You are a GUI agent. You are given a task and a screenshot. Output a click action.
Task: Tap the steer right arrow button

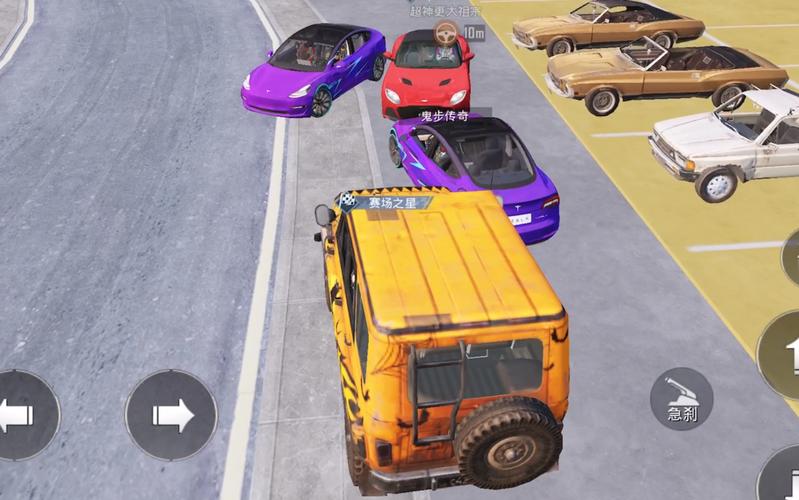(x=171, y=415)
